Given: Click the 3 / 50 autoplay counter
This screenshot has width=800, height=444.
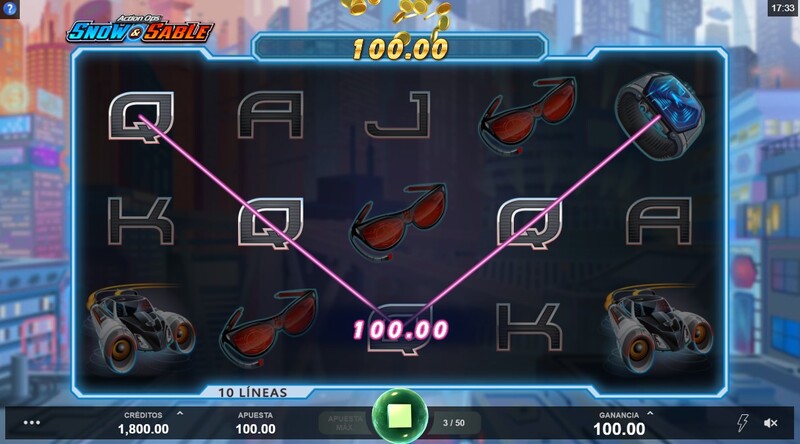Looking at the screenshot, I should point(453,422).
